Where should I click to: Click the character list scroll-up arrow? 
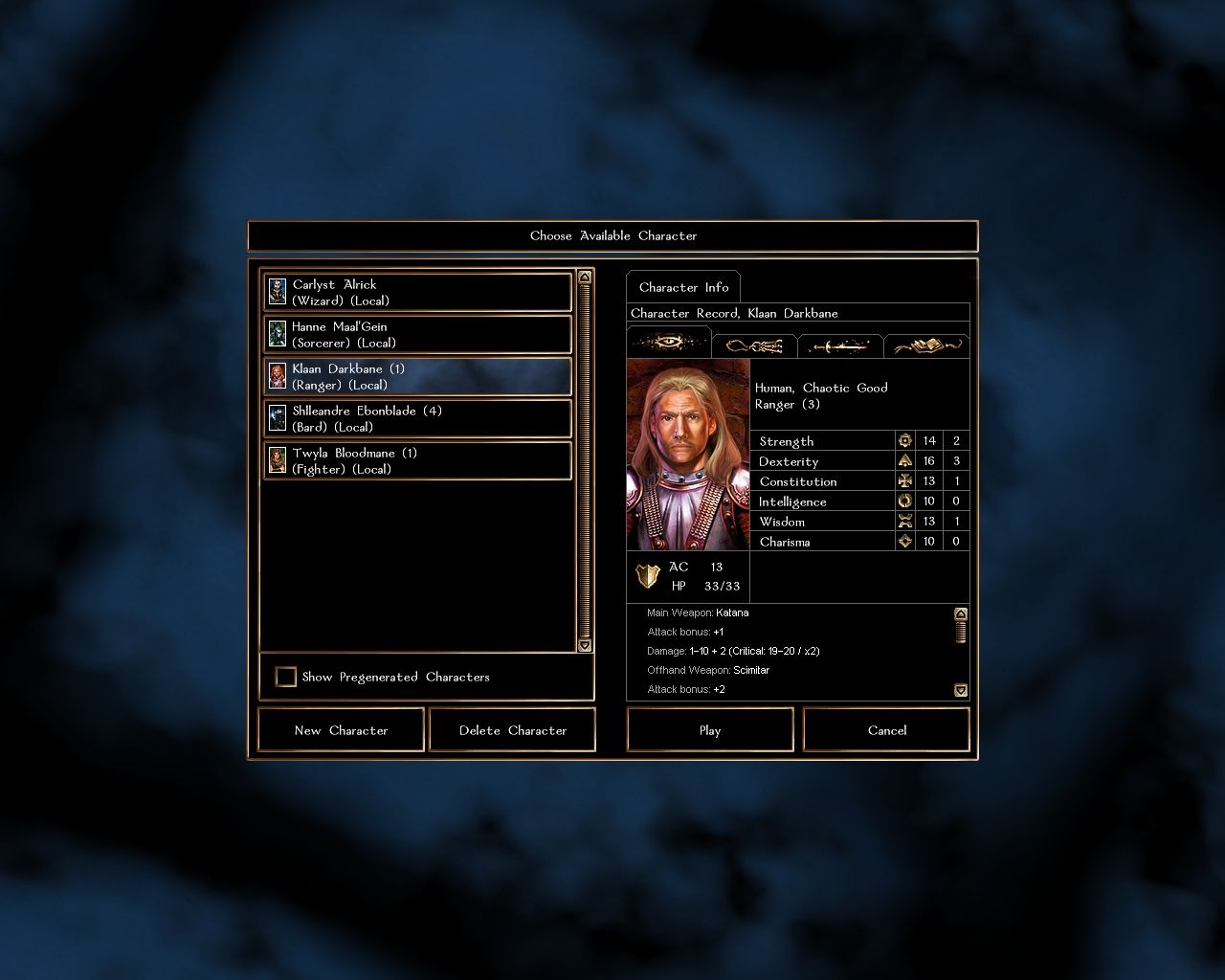coord(585,278)
